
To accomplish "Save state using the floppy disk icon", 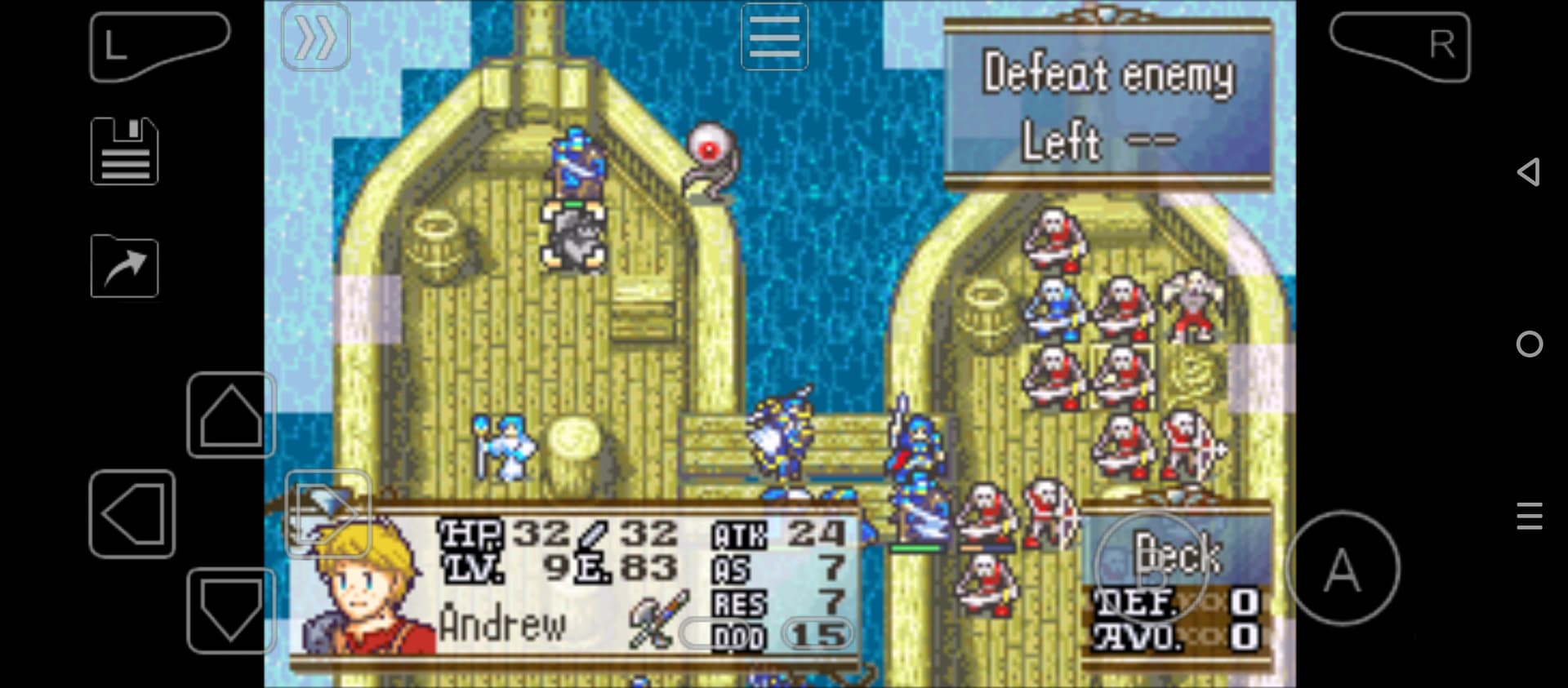I will pos(124,152).
